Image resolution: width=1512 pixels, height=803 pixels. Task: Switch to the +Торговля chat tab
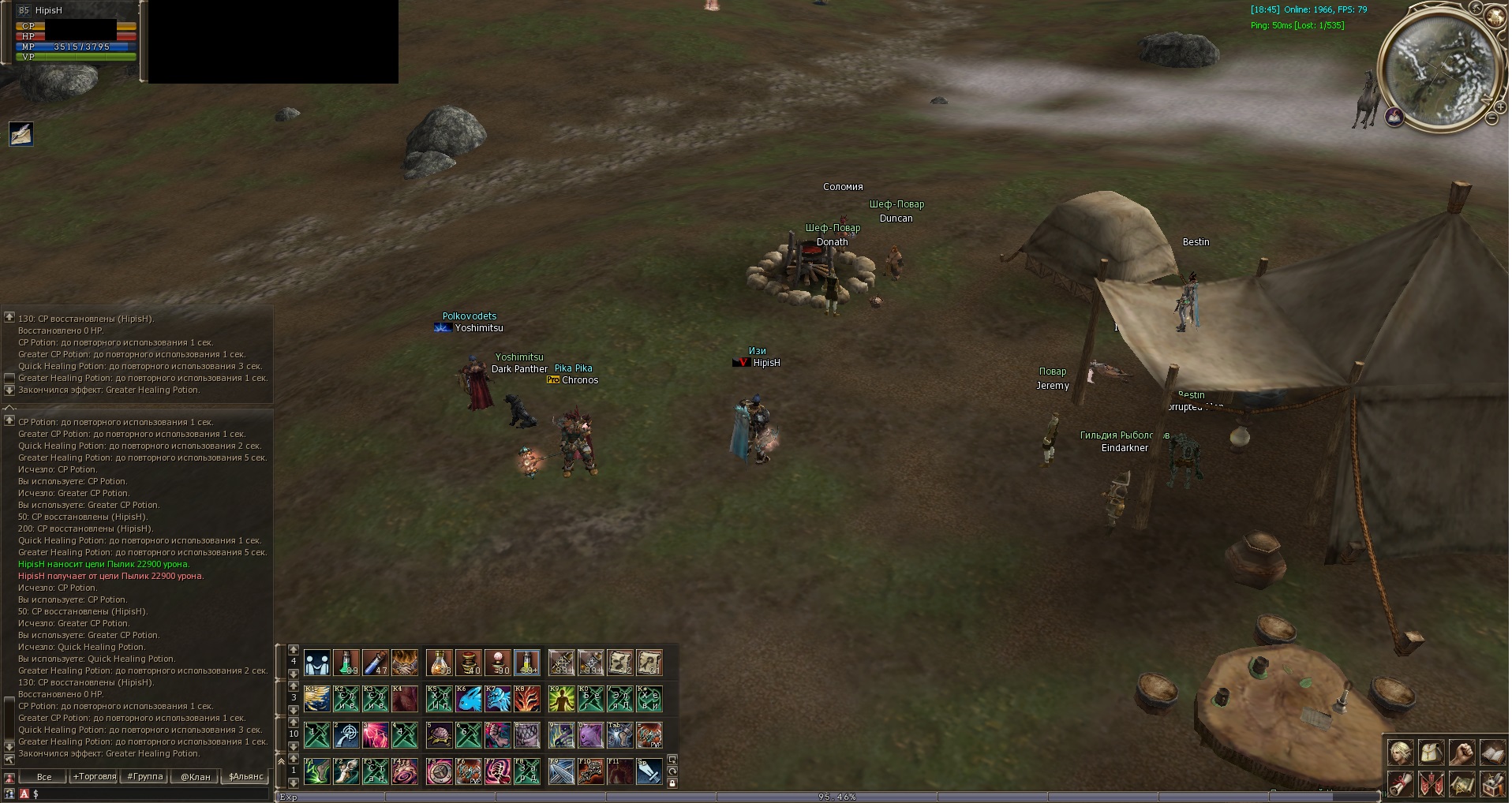click(95, 777)
